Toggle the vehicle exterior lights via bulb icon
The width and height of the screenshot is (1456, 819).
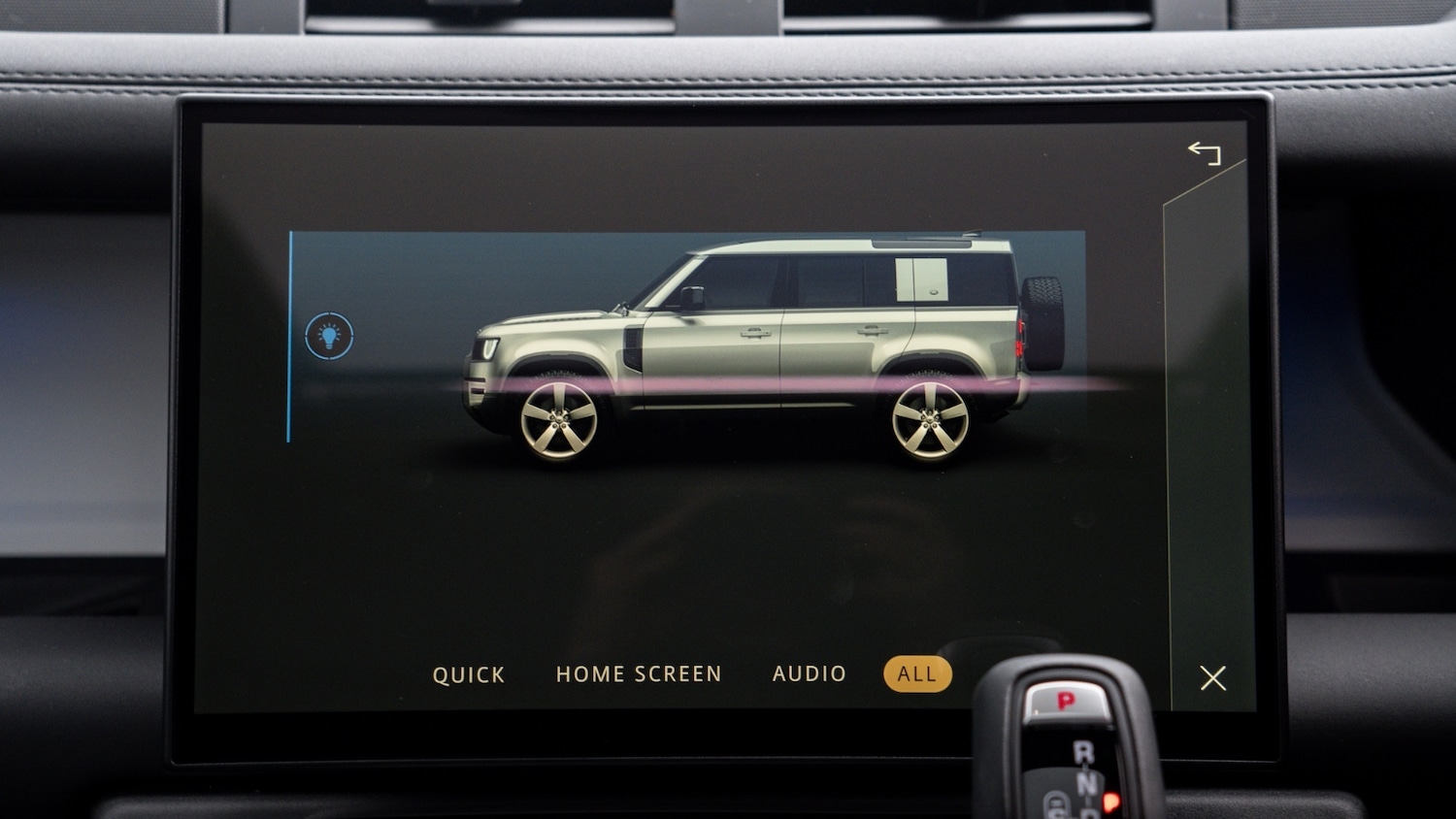click(328, 336)
